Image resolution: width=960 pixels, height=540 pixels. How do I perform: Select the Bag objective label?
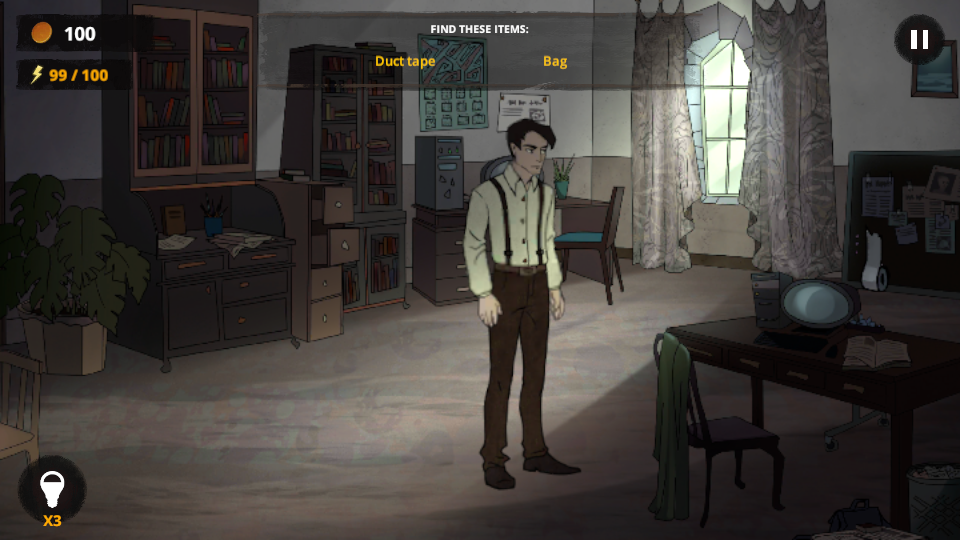555,61
